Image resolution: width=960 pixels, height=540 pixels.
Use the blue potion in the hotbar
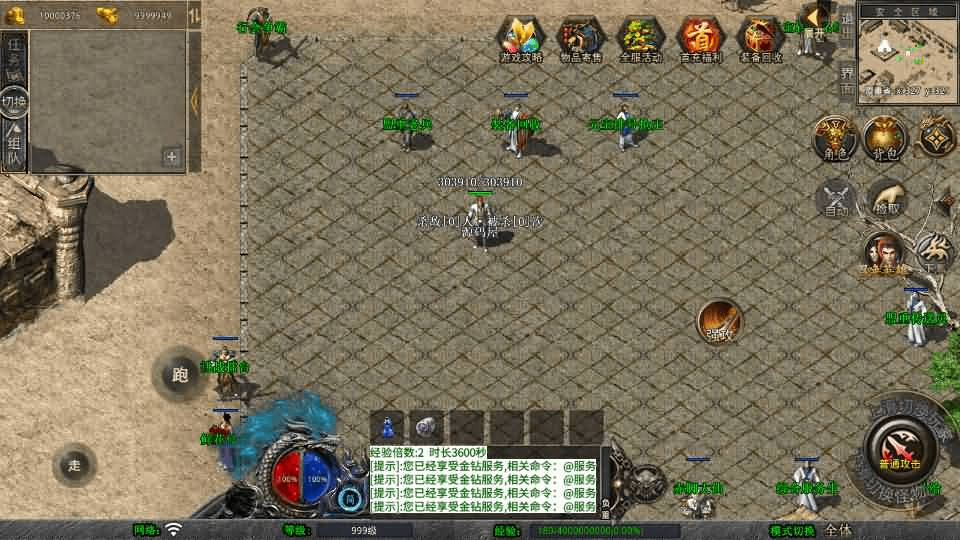387,426
